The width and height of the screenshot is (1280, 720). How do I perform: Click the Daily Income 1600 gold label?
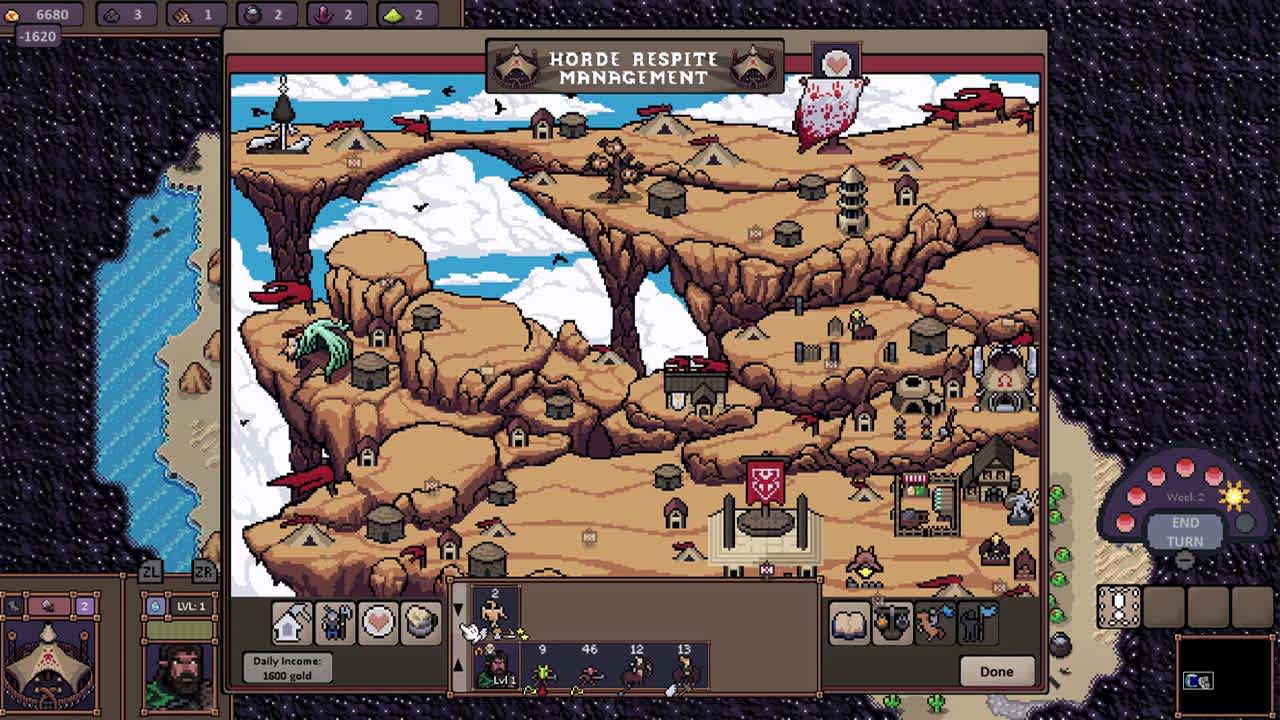click(289, 665)
